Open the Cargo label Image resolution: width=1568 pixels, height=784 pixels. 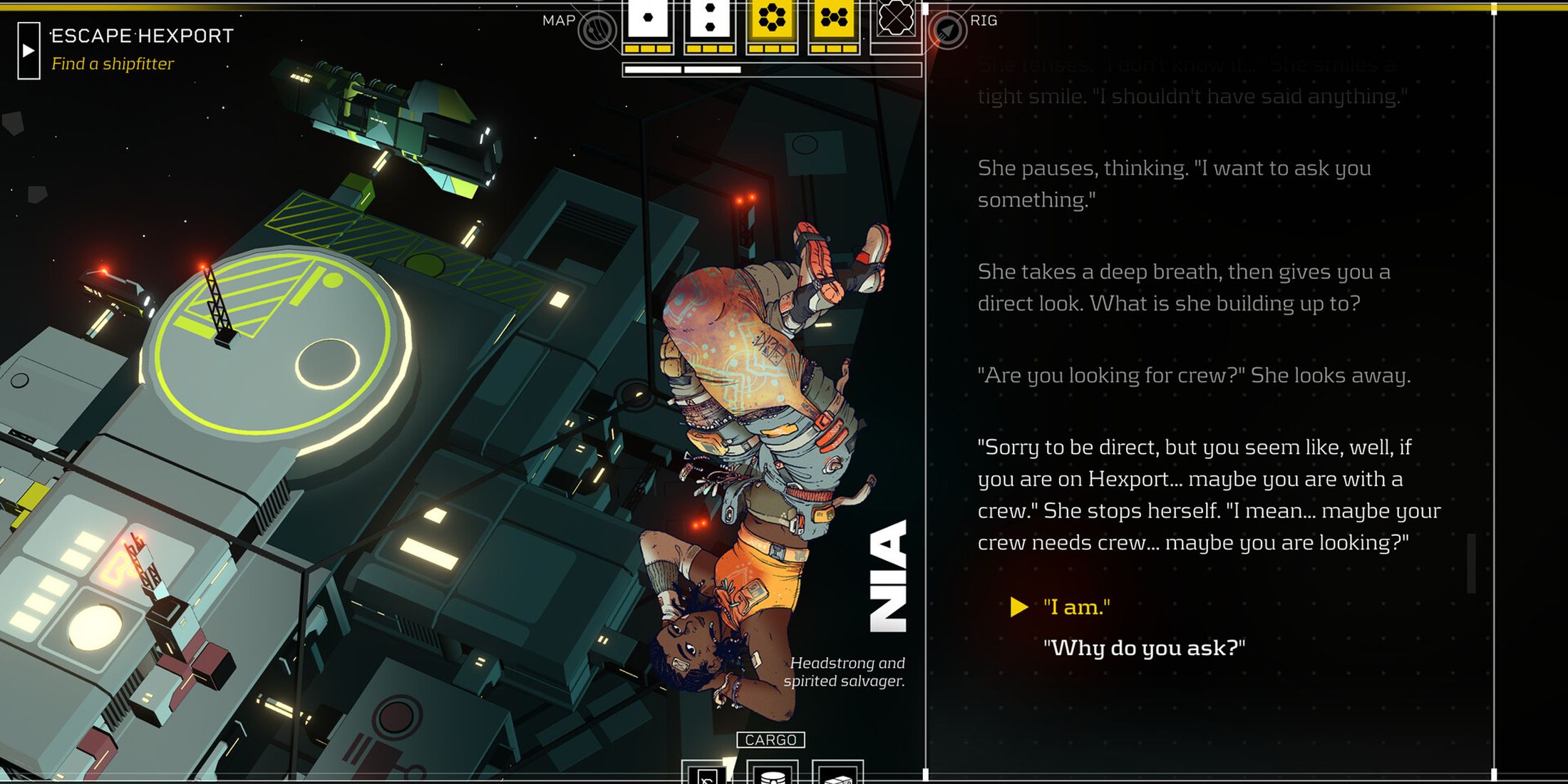point(770,740)
